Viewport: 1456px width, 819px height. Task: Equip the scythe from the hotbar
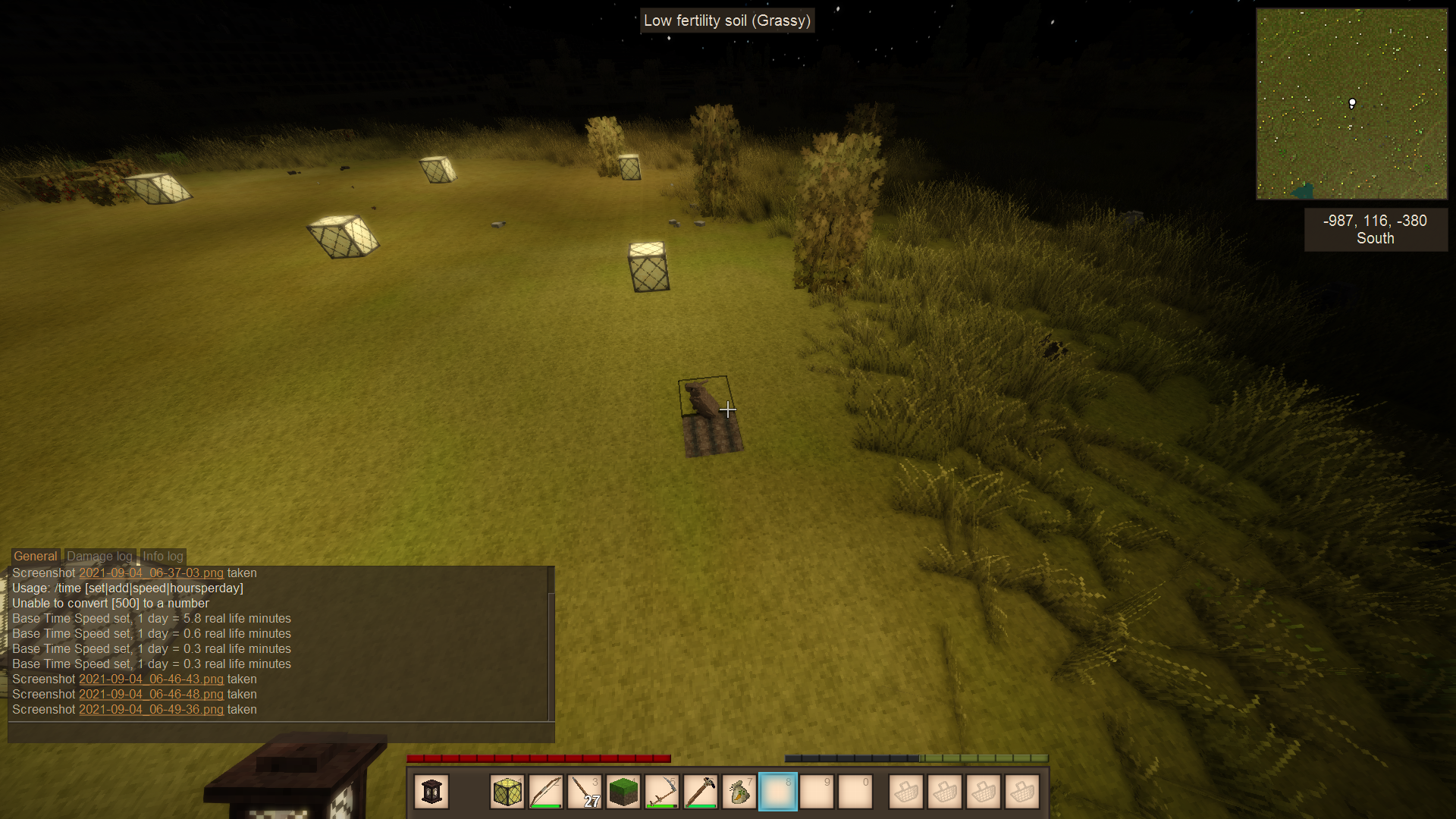point(662,792)
